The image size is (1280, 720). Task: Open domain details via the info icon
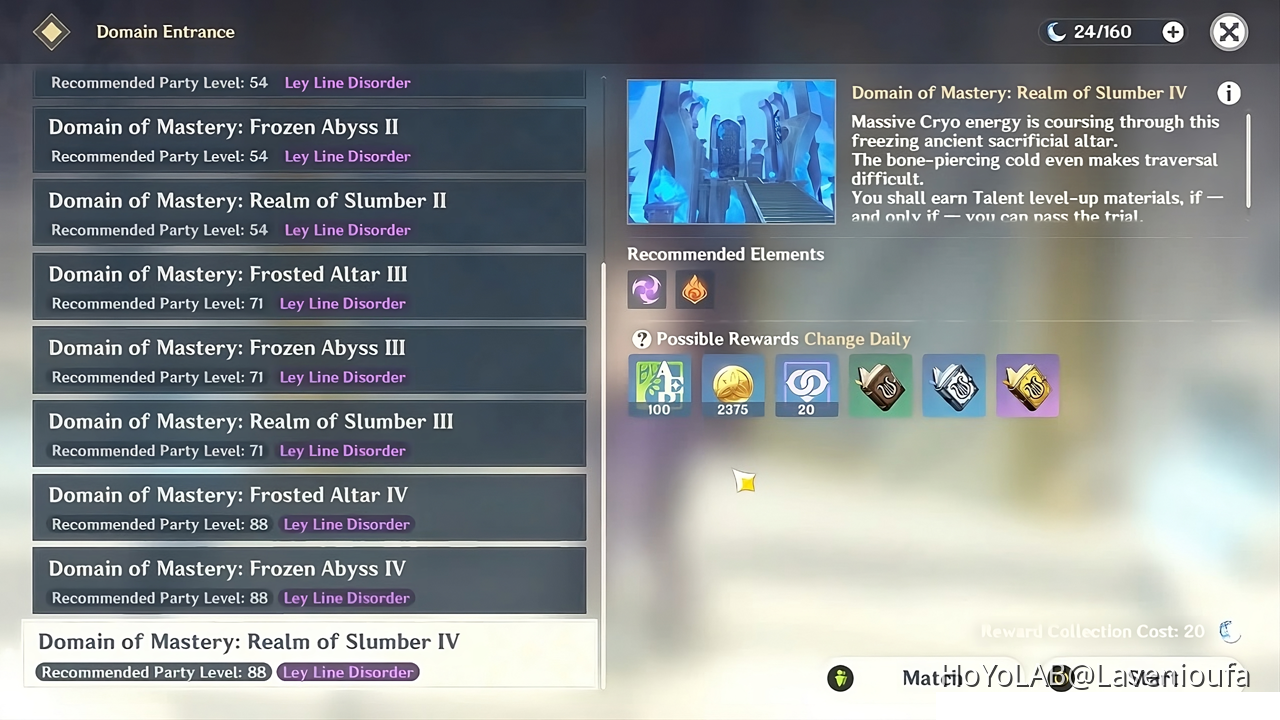tap(1229, 93)
